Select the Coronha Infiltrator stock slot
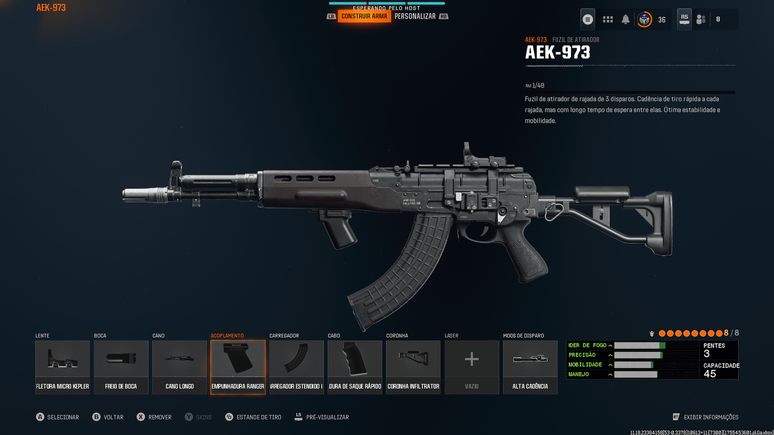Image resolution: width=774 pixels, height=435 pixels. (413, 366)
